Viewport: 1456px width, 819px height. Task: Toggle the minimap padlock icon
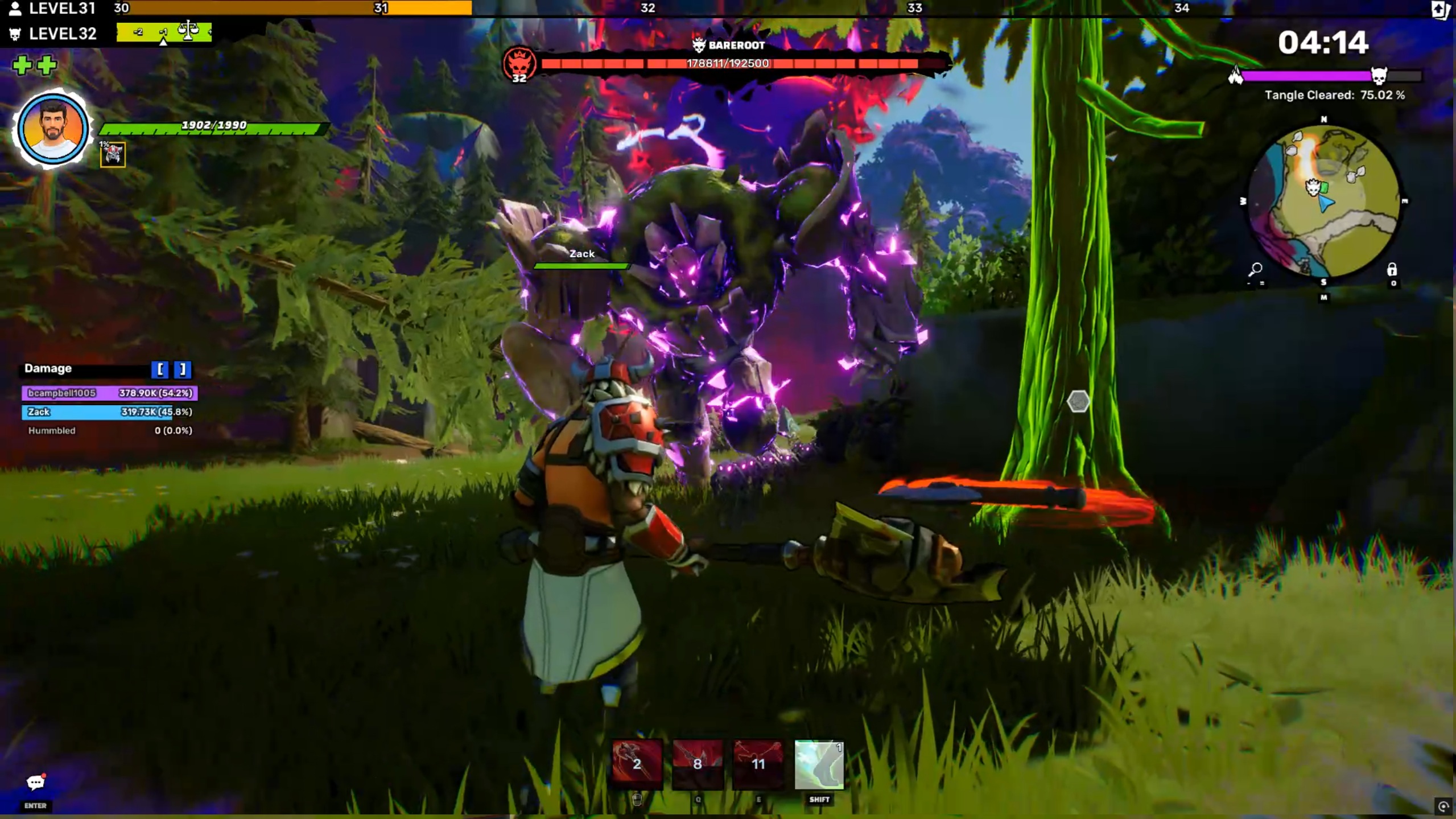1392,269
